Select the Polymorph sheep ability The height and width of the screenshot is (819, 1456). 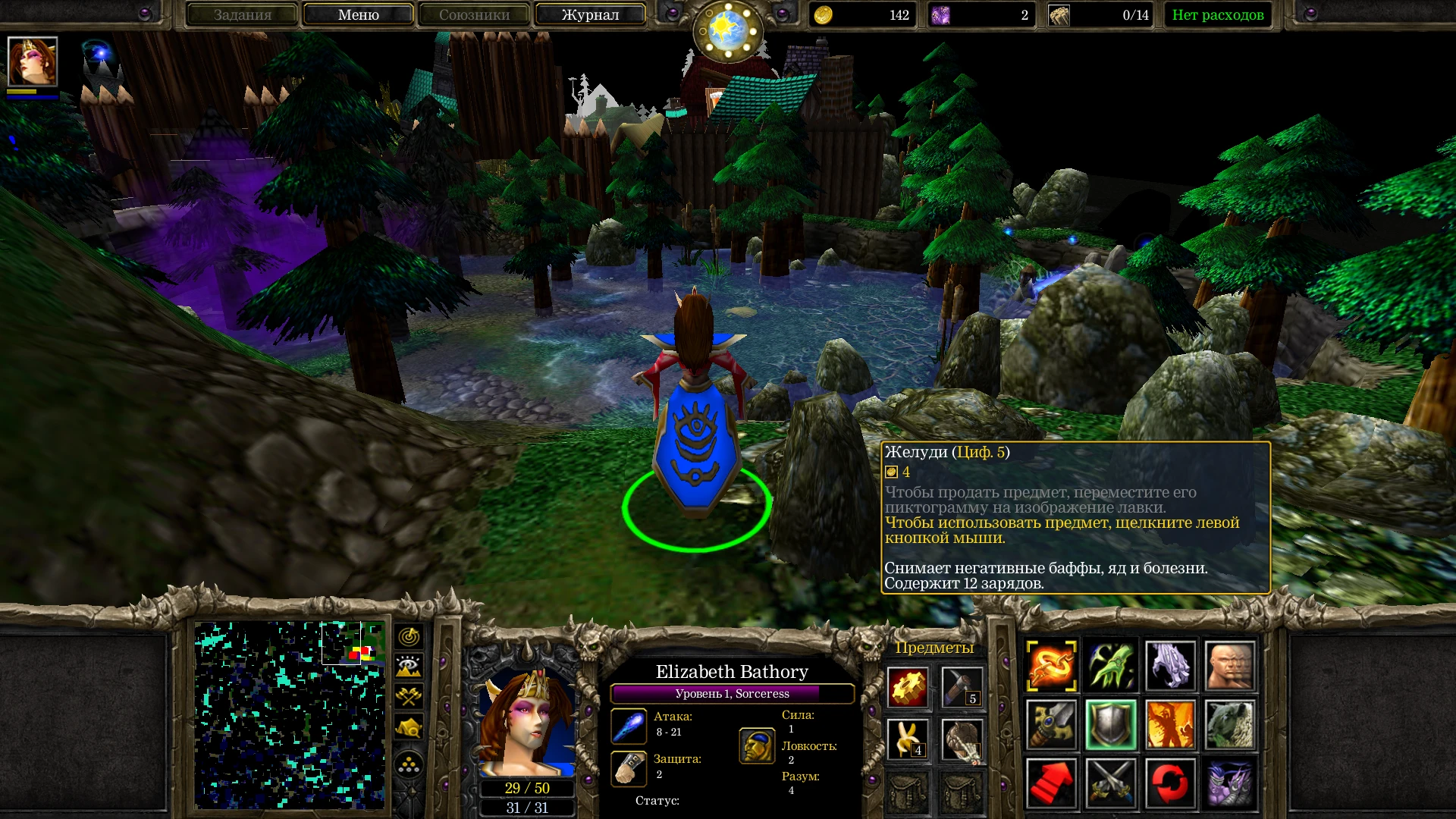(1231, 724)
